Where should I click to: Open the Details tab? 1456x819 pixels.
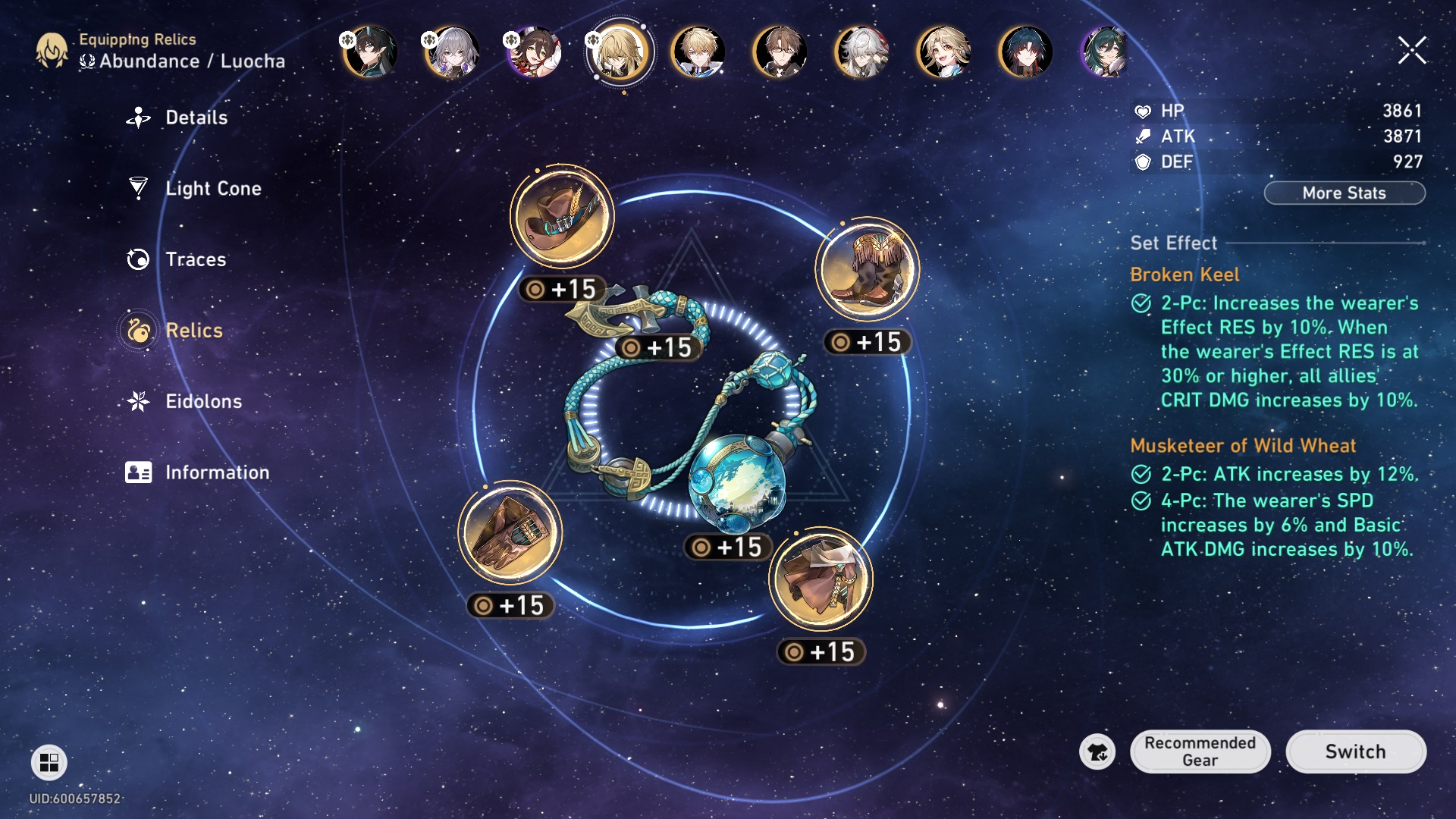pyautogui.click(x=196, y=118)
